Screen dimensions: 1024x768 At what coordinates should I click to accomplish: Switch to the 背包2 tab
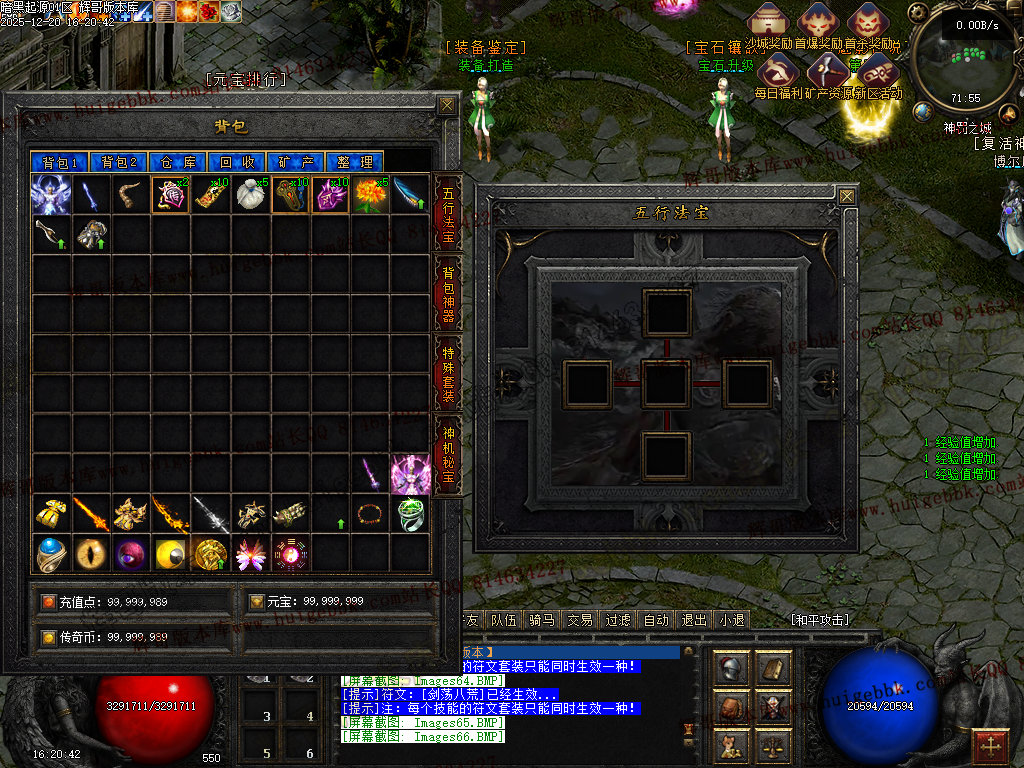tap(119, 162)
